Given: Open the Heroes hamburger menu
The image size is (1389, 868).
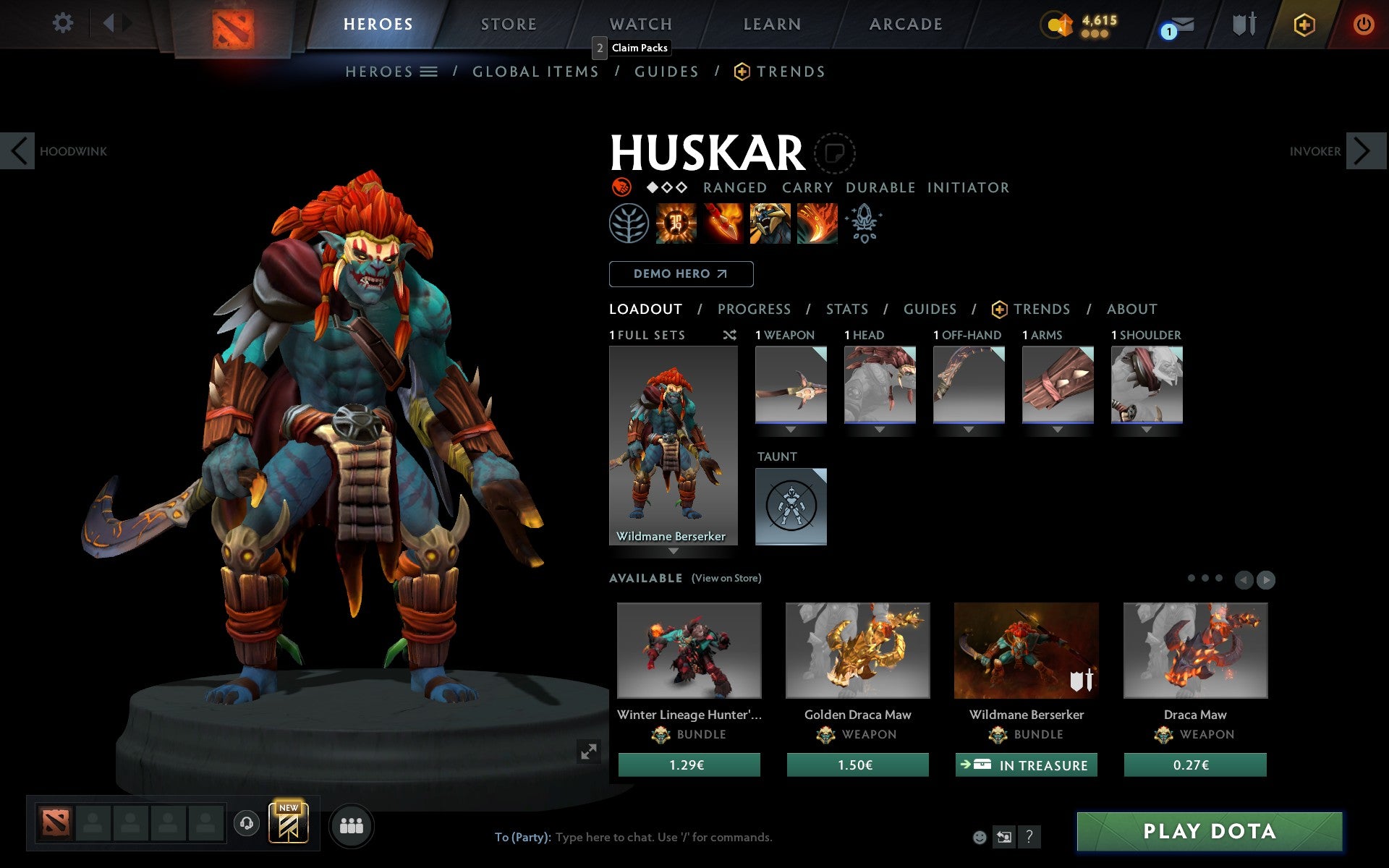Looking at the screenshot, I should [x=429, y=72].
